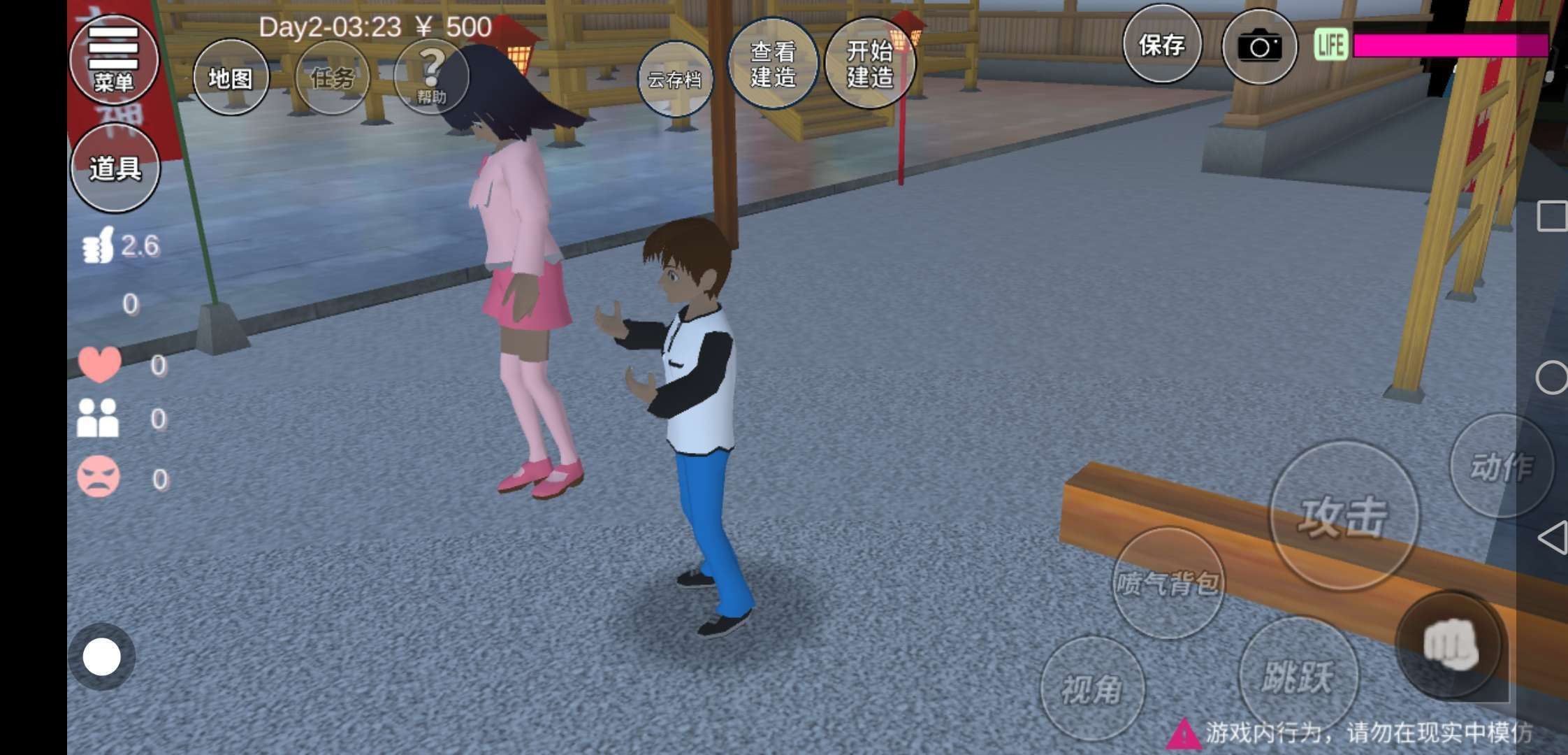The width and height of the screenshot is (1568, 755).
Task: Open the 菜单 hamburger menu
Action: tap(114, 59)
